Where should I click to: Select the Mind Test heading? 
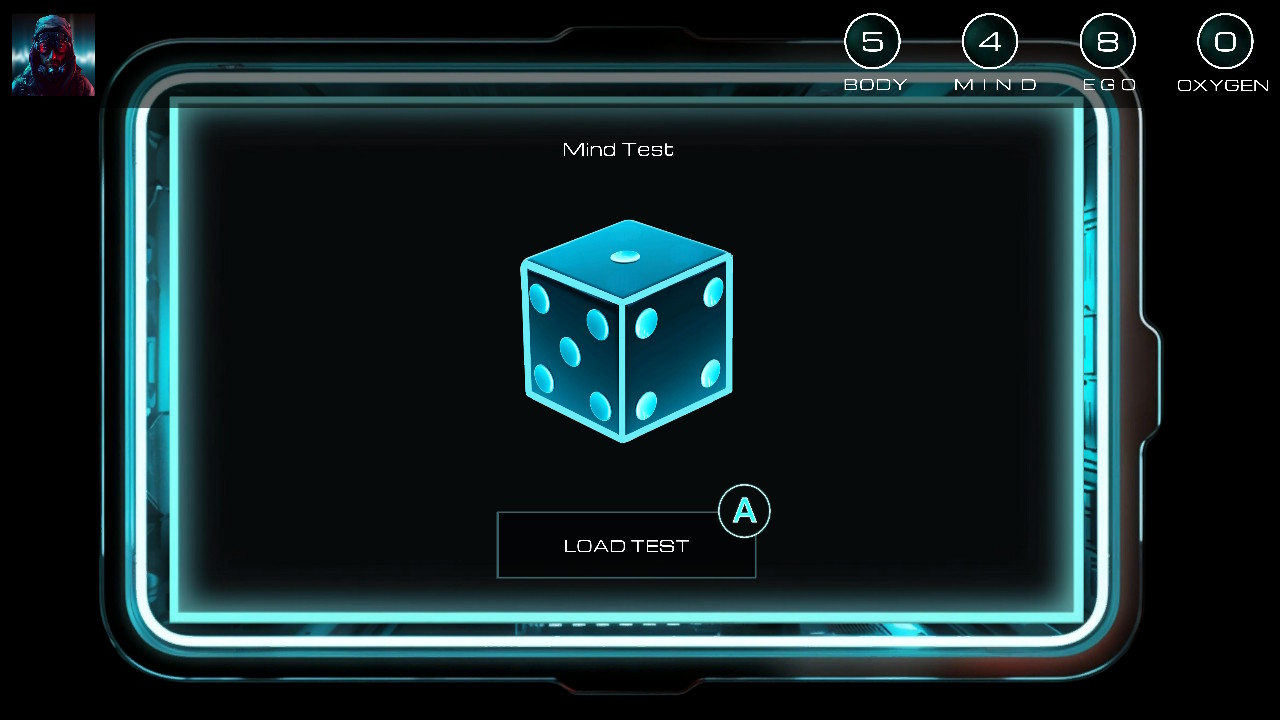(x=617, y=149)
